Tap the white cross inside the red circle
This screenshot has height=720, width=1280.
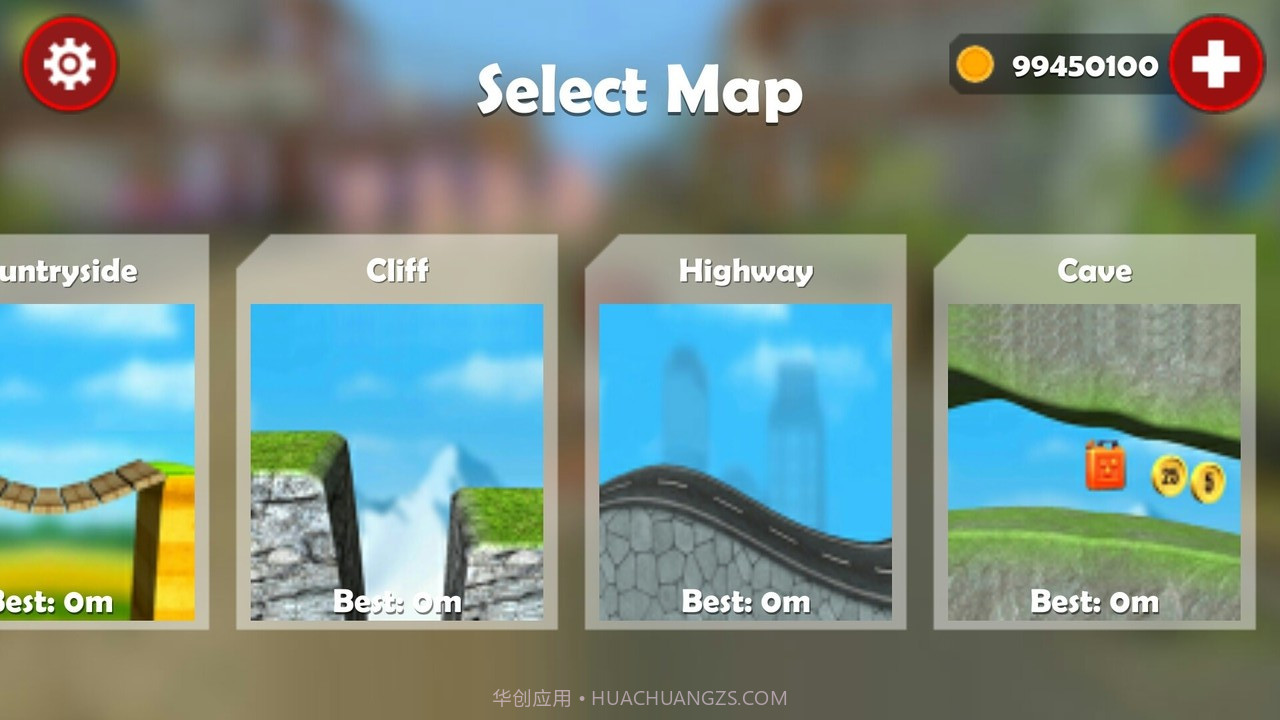pyautogui.click(x=1215, y=62)
